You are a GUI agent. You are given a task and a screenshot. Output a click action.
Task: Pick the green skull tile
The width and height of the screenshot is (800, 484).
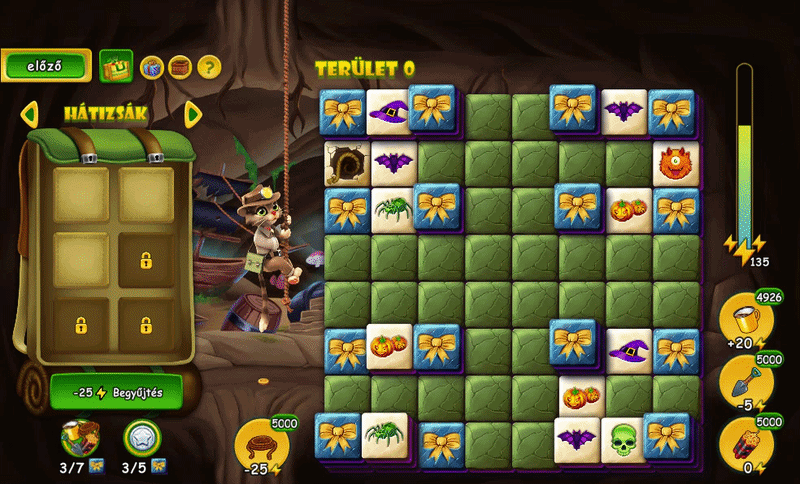(x=624, y=437)
